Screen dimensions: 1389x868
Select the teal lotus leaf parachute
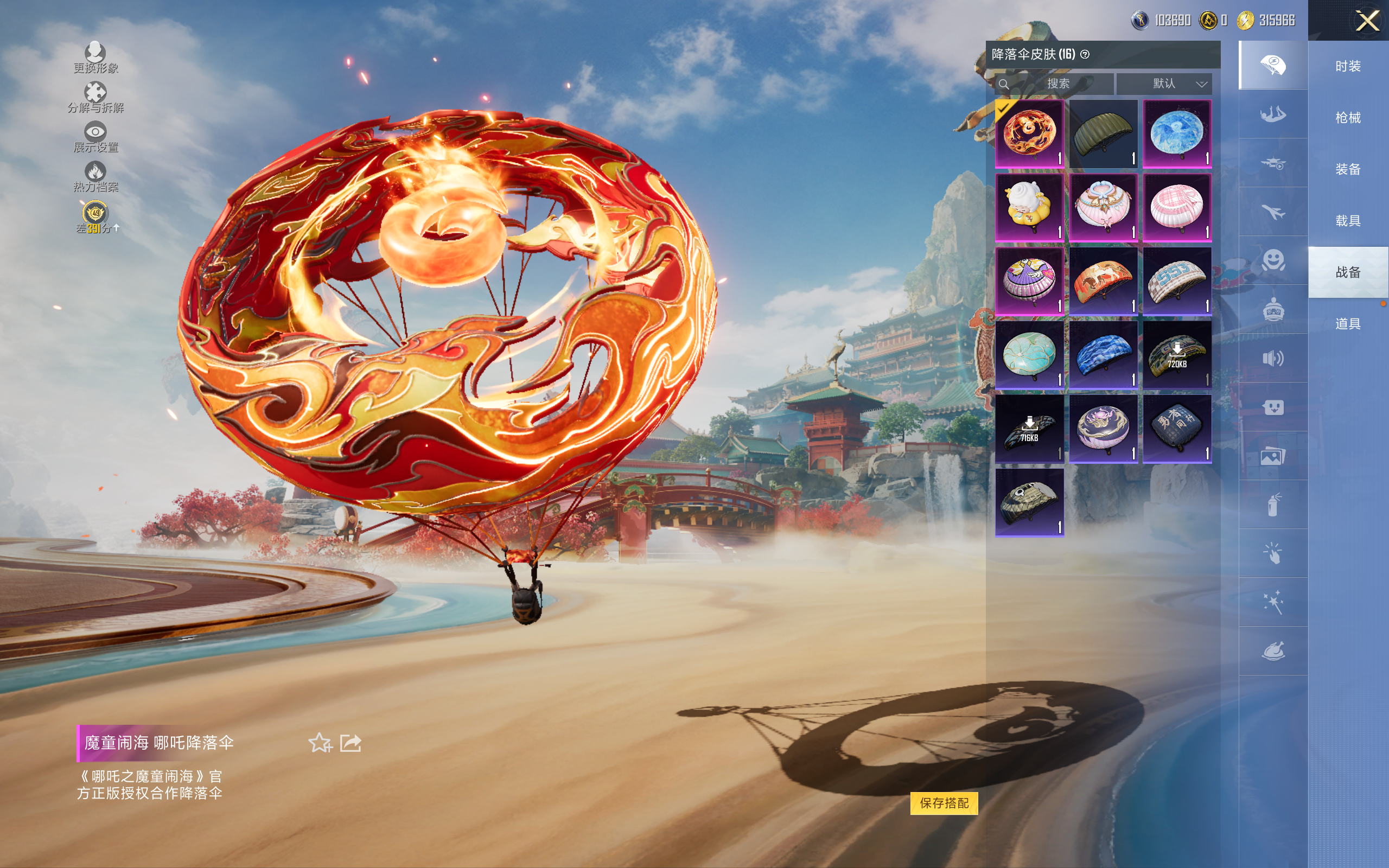(1029, 355)
